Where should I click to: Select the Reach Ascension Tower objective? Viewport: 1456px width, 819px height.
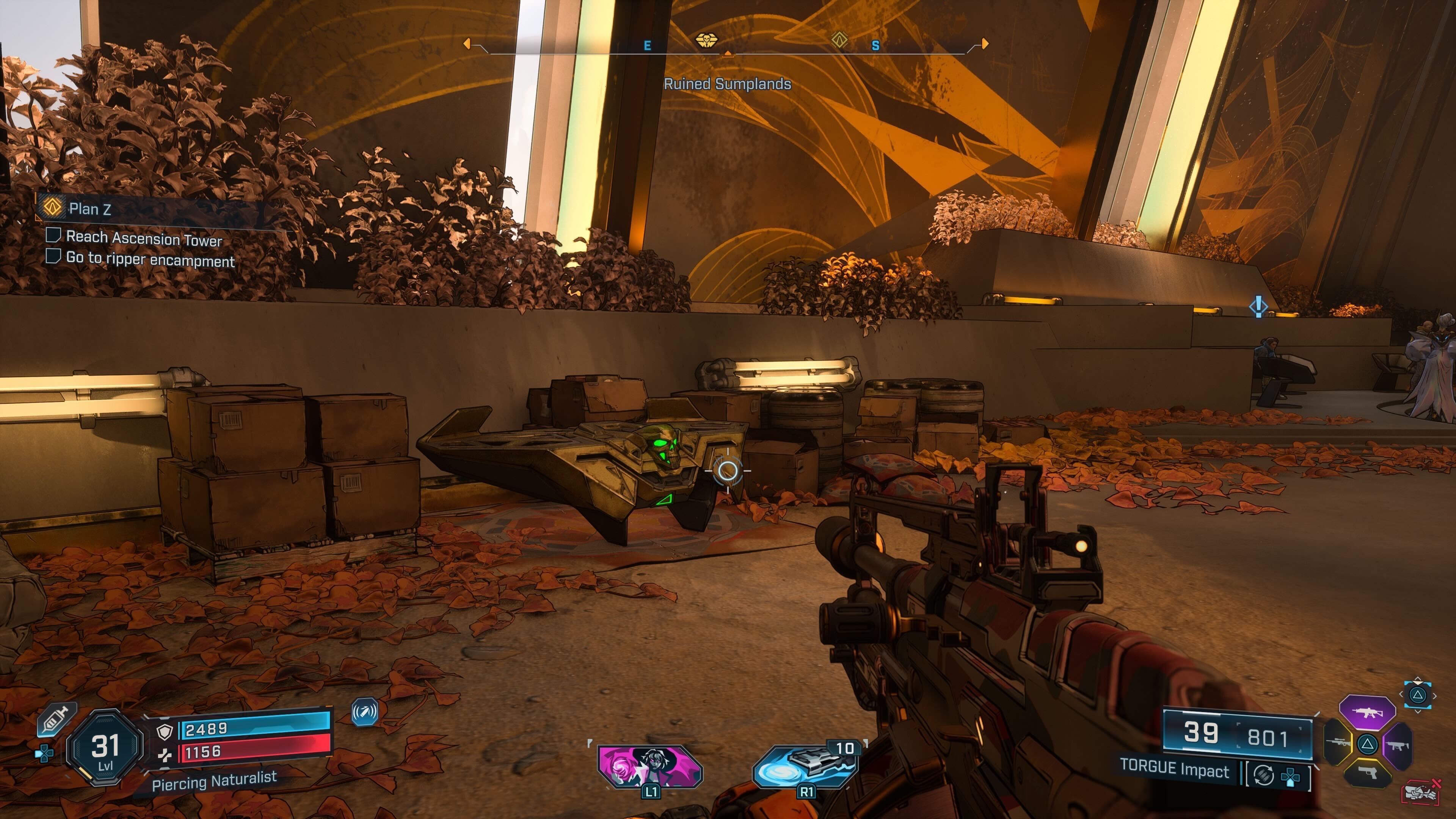pyautogui.click(x=144, y=238)
